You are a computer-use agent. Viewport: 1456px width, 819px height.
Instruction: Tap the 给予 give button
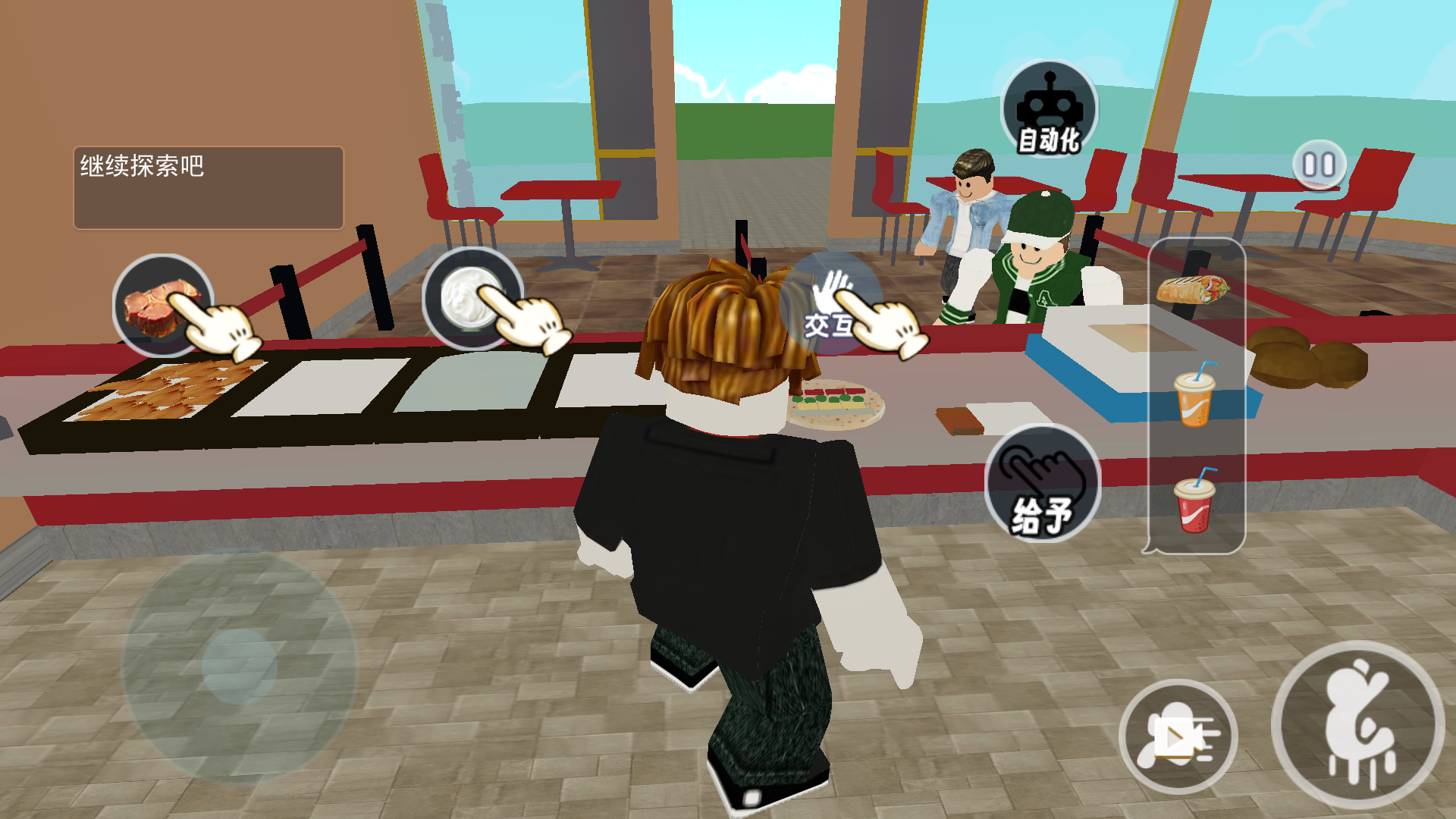1042,484
